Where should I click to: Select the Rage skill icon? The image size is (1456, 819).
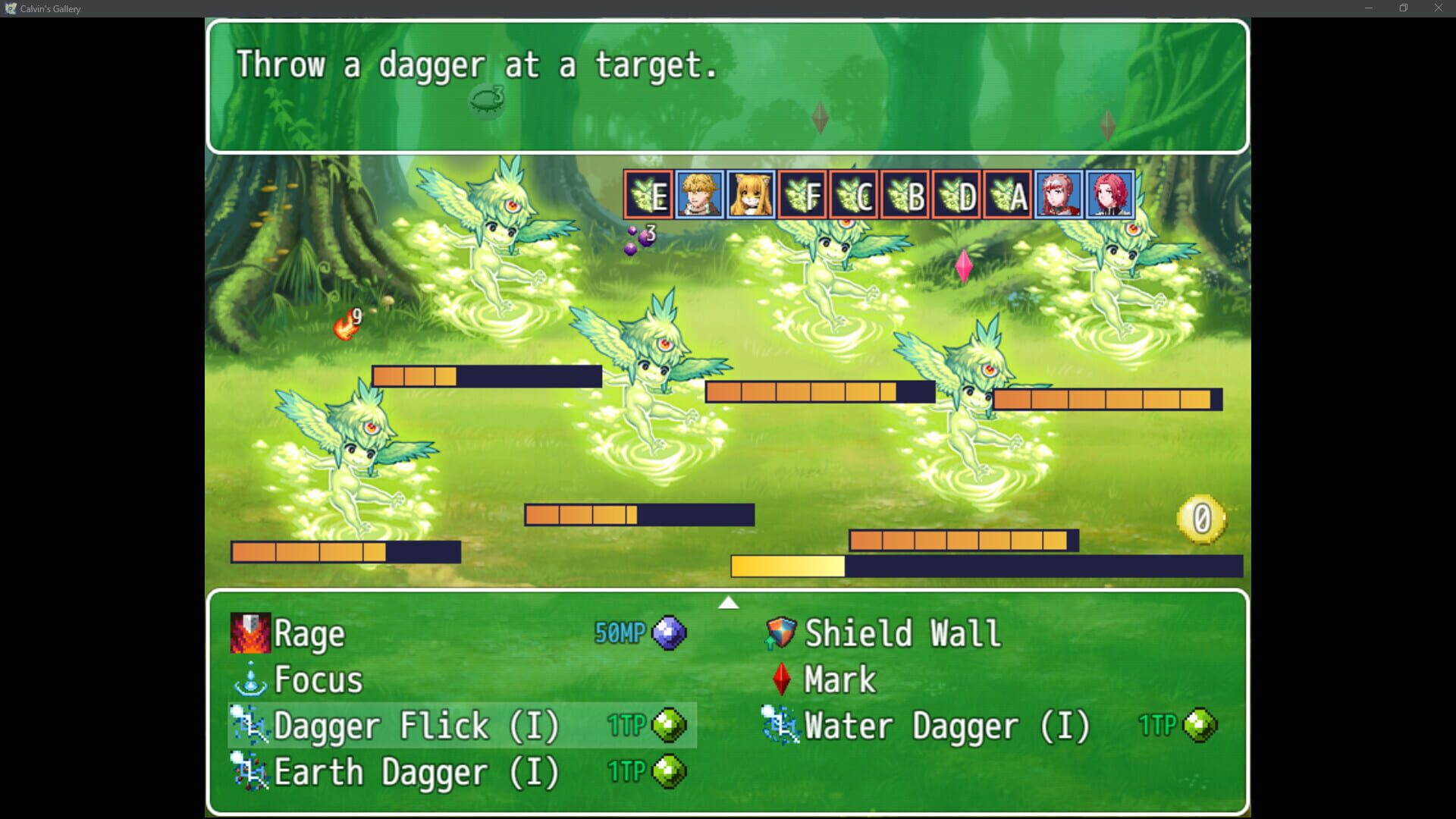[250, 633]
